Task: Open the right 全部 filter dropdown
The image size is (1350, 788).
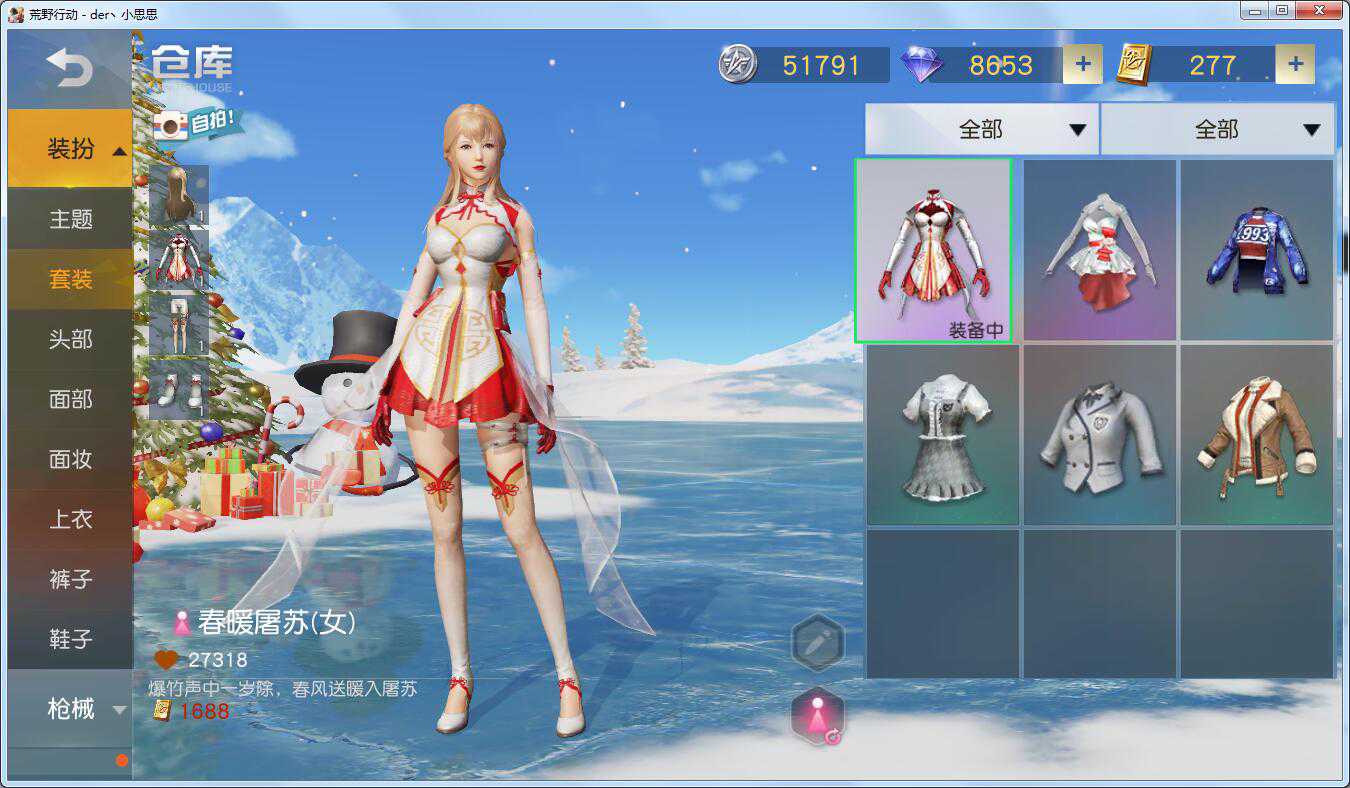Action: pyautogui.click(x=1216, y=129)
